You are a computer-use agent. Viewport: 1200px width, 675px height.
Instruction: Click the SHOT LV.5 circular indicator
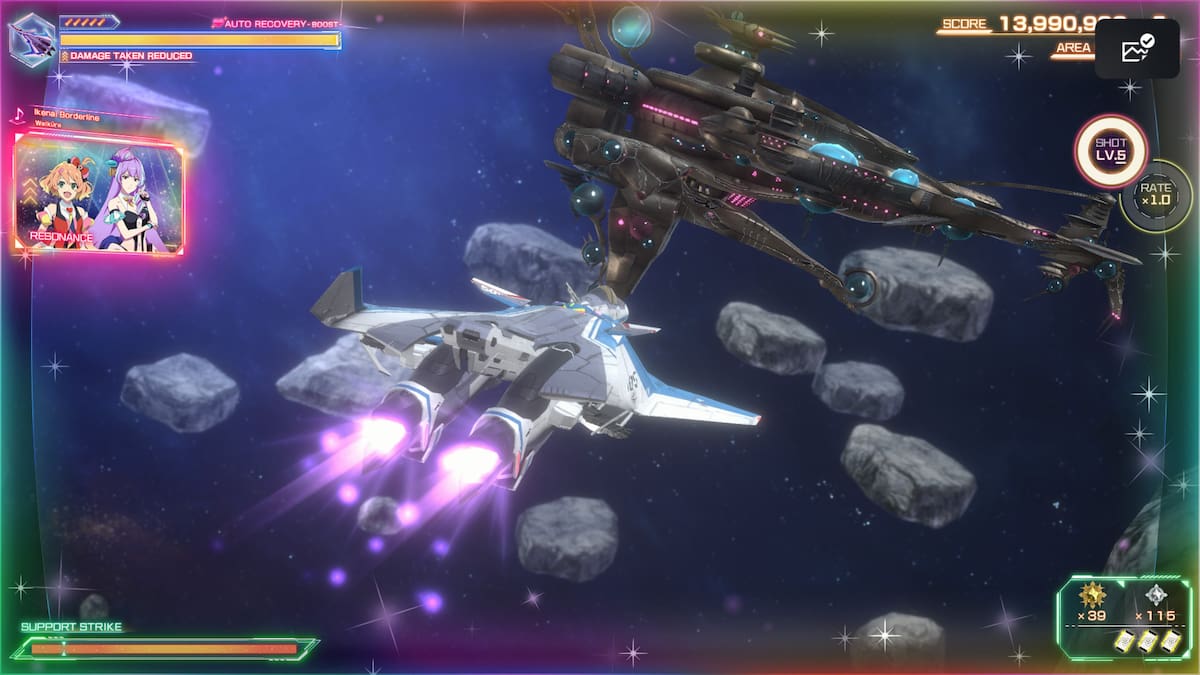point(1110,151)
